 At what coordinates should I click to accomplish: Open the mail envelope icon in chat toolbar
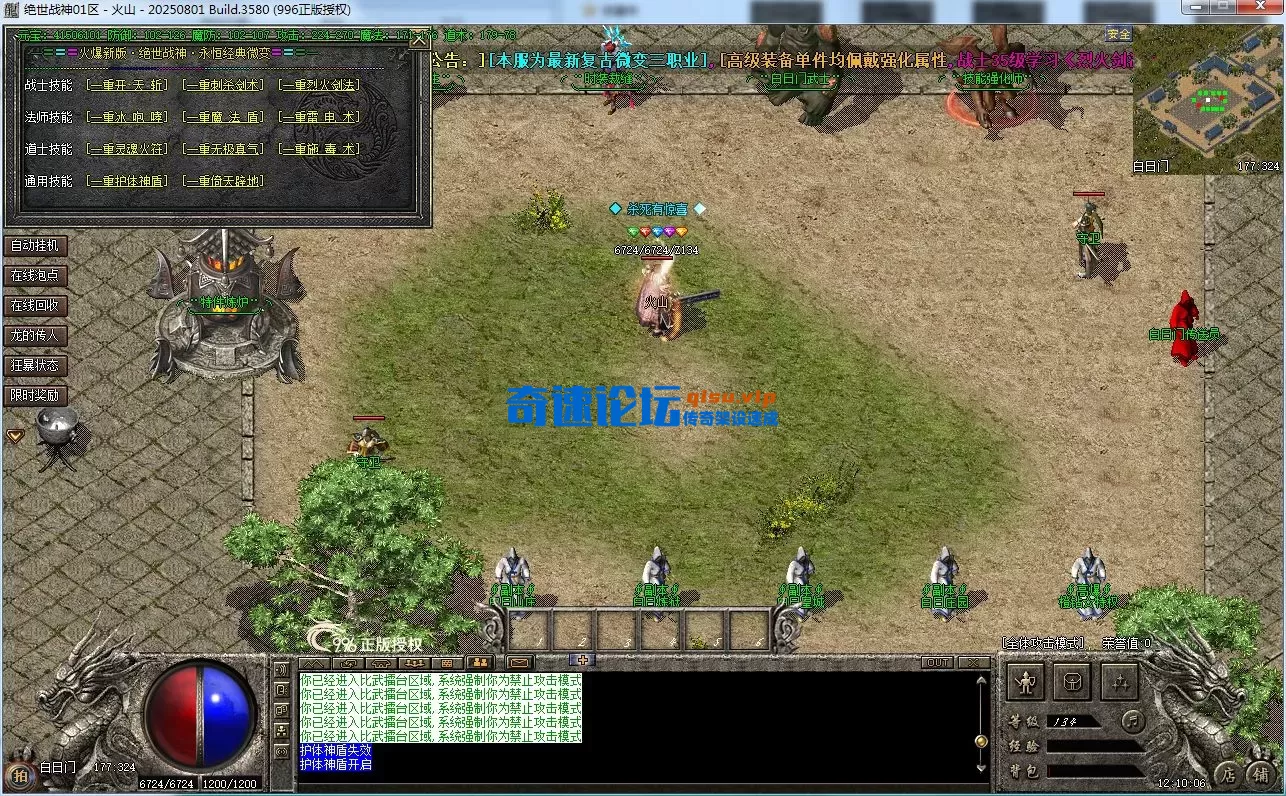519,662
